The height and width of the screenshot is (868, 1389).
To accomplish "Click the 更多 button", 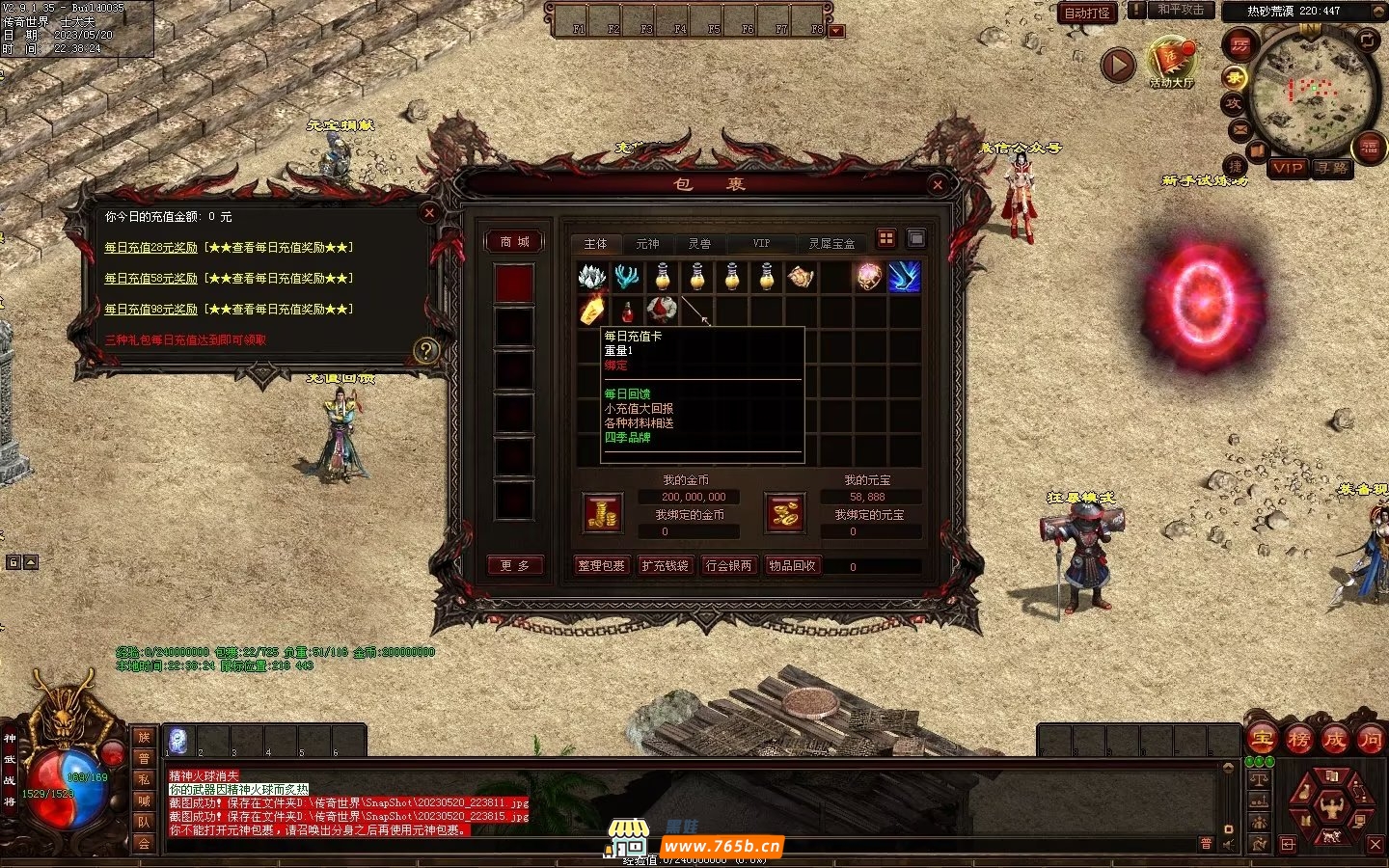I will click(514, 566).
